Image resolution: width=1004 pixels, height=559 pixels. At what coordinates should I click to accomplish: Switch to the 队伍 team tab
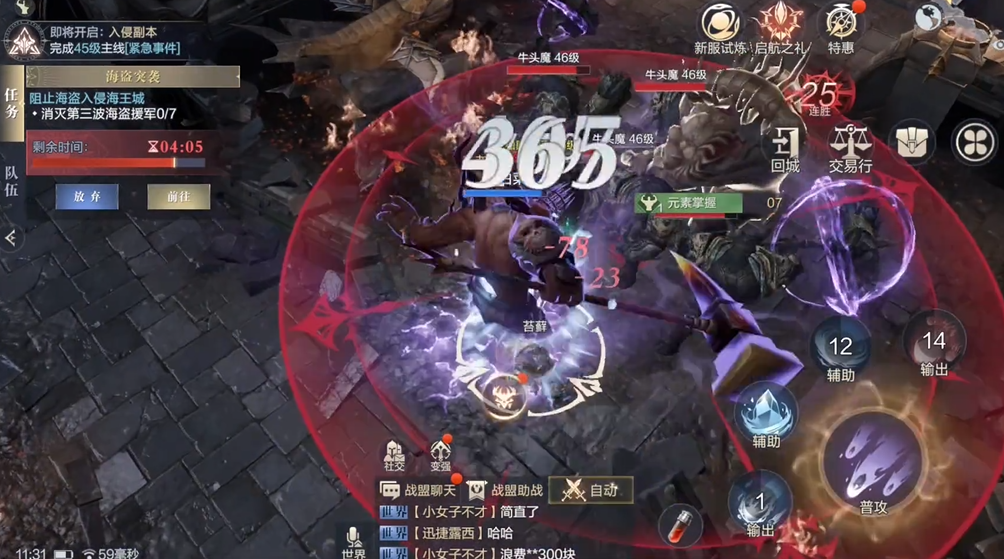coord(11,180)
